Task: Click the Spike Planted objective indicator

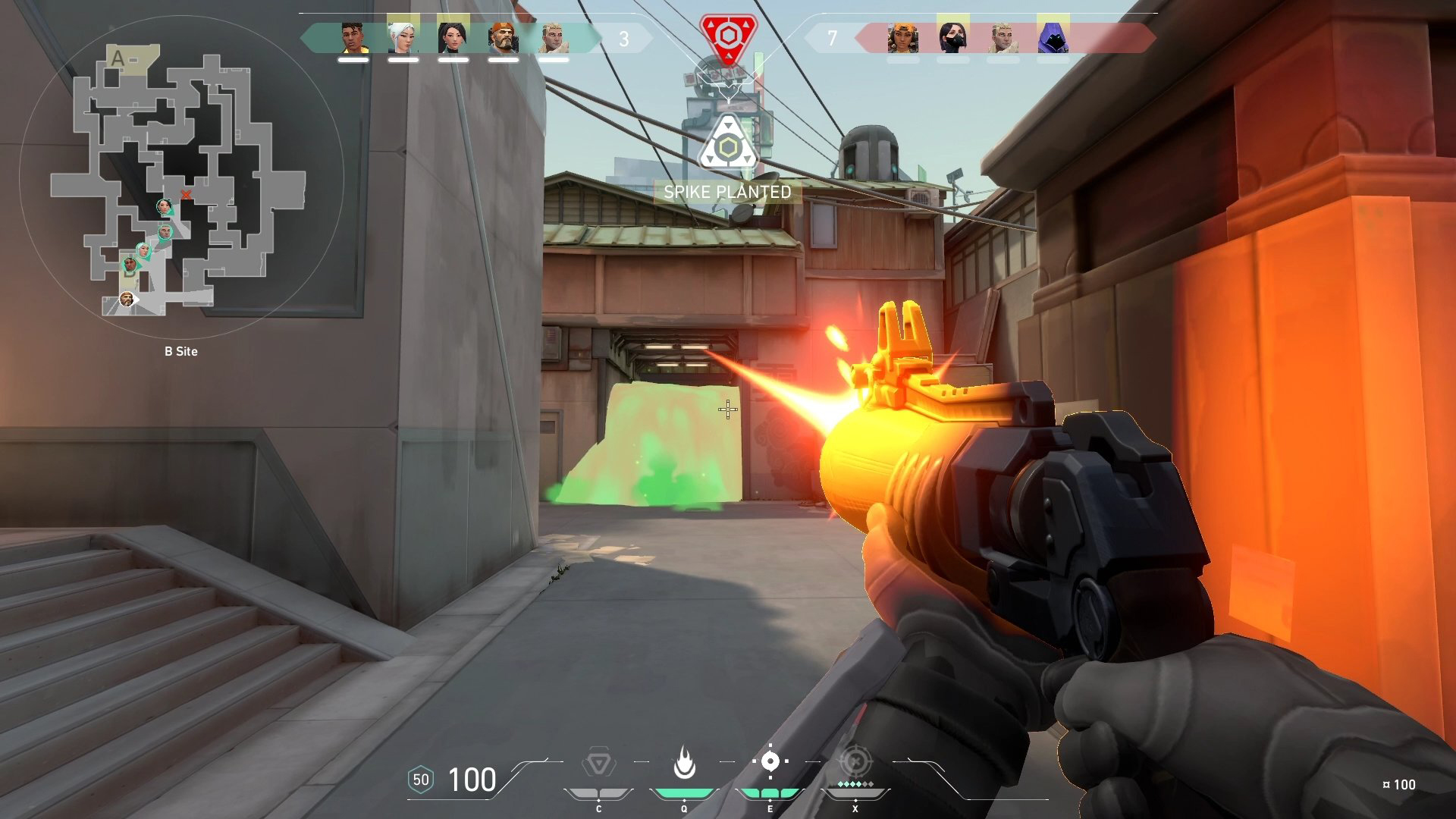Action: (x=727, y=192)
